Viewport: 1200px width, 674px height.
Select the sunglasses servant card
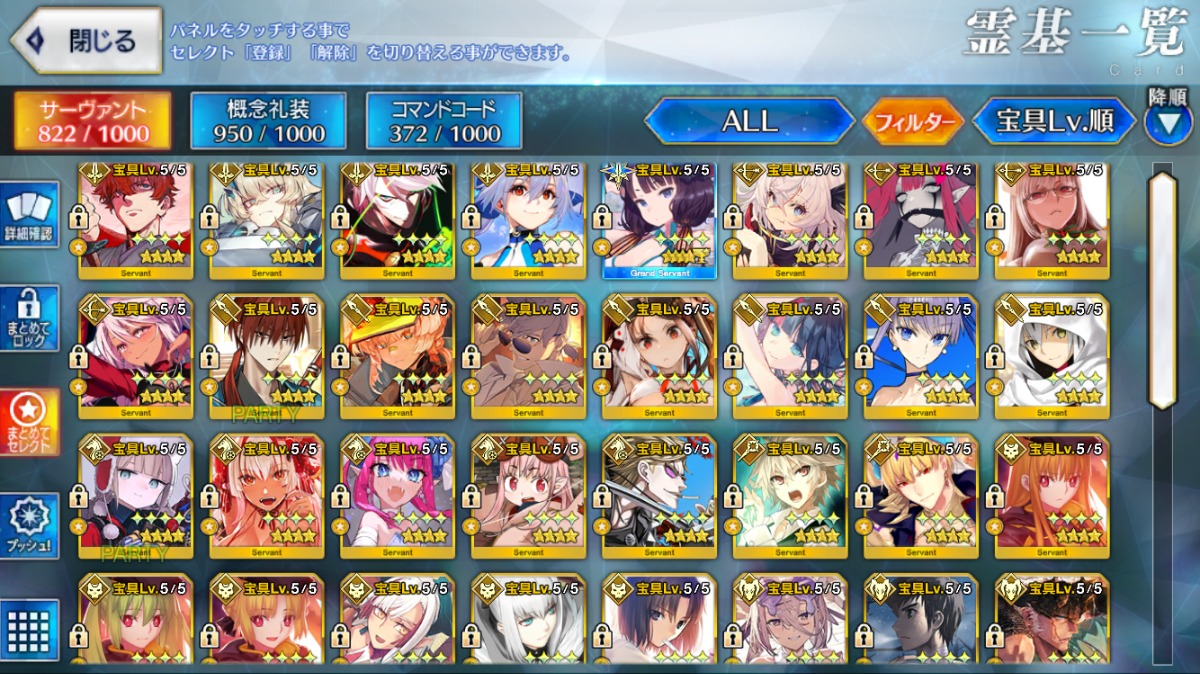click(x=528, y=355)
